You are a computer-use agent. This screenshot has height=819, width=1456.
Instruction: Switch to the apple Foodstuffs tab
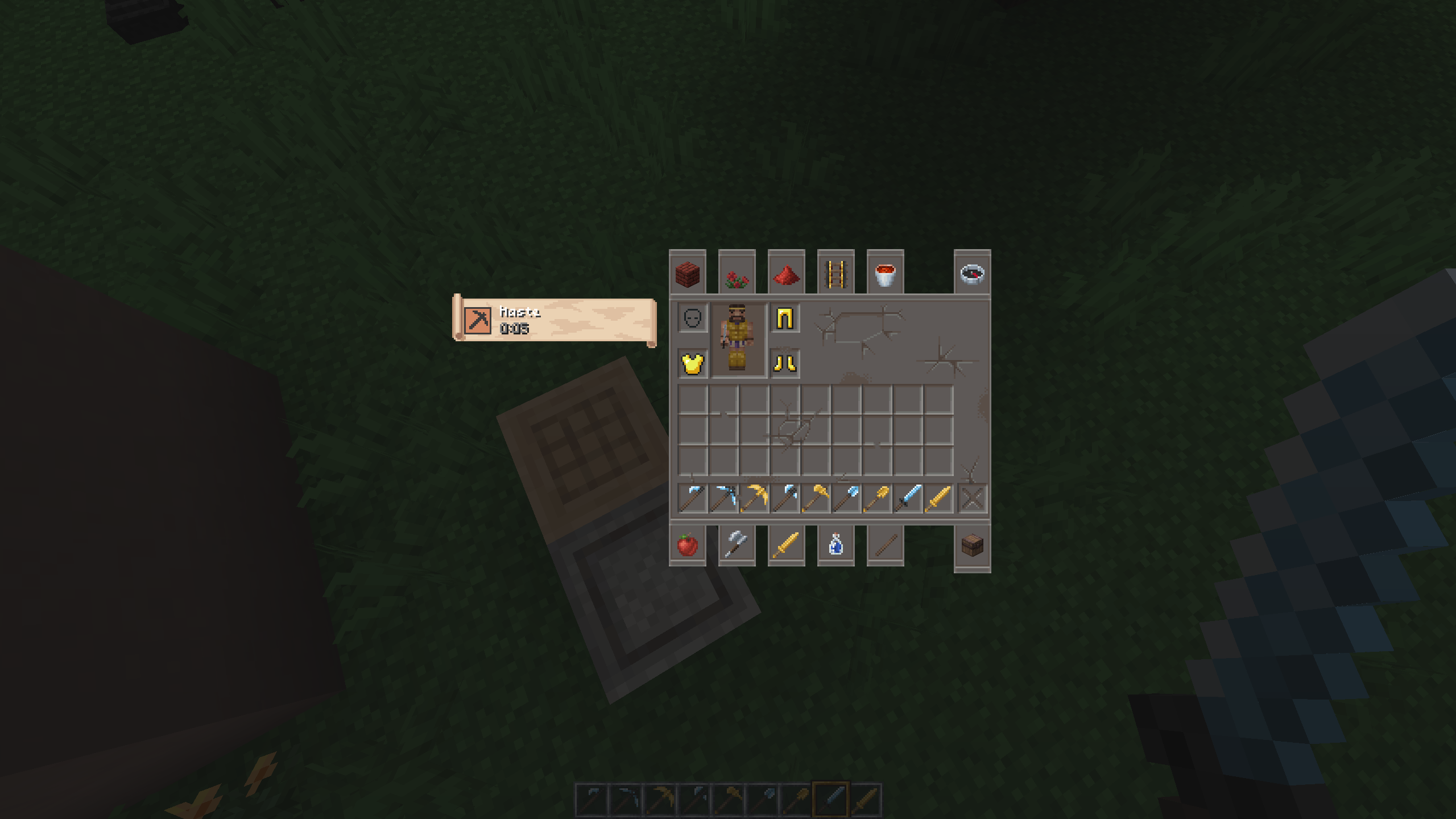tap(688, 545)
